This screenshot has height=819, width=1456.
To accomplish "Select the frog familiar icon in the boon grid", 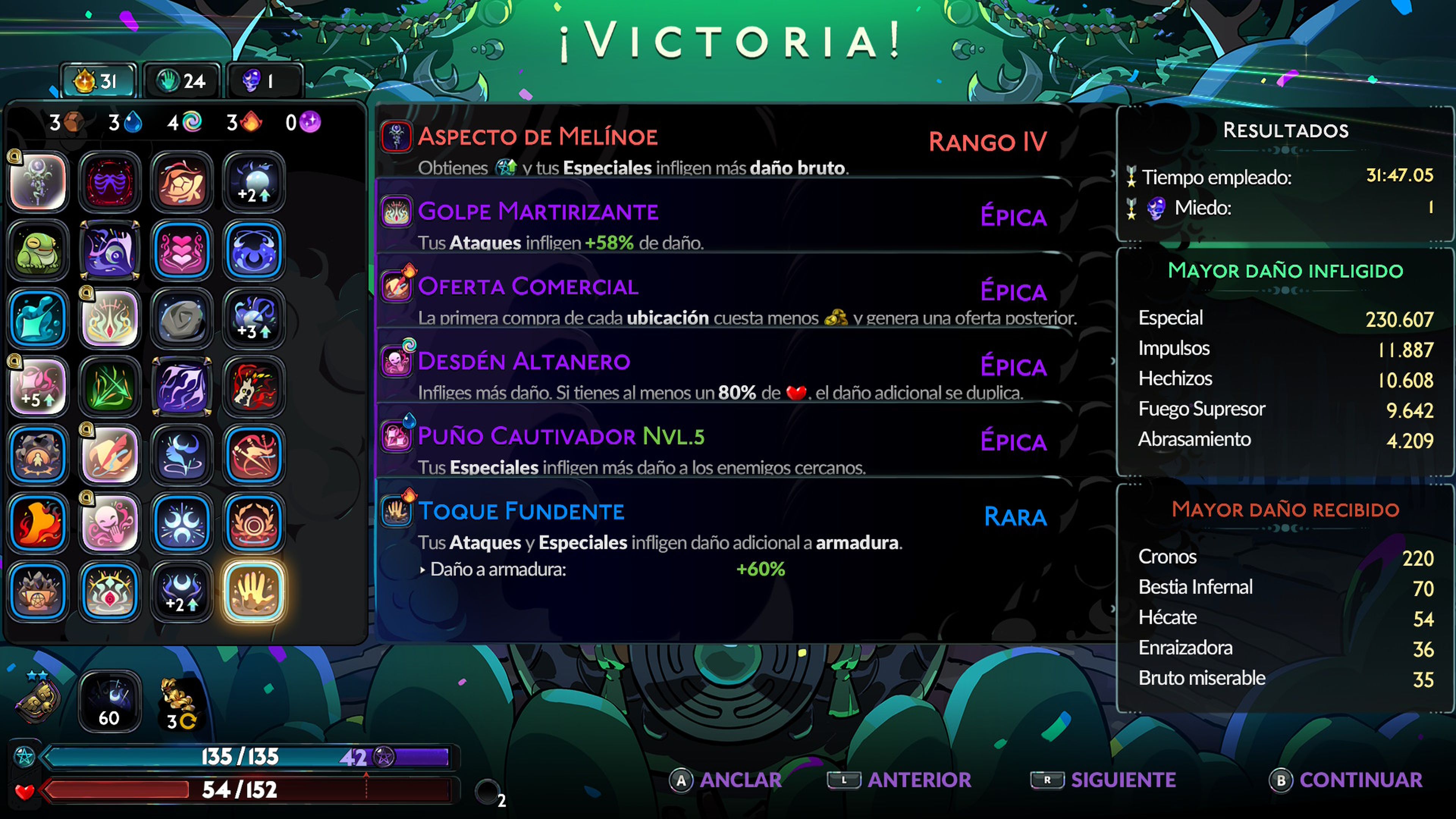I will click(38, 250).
